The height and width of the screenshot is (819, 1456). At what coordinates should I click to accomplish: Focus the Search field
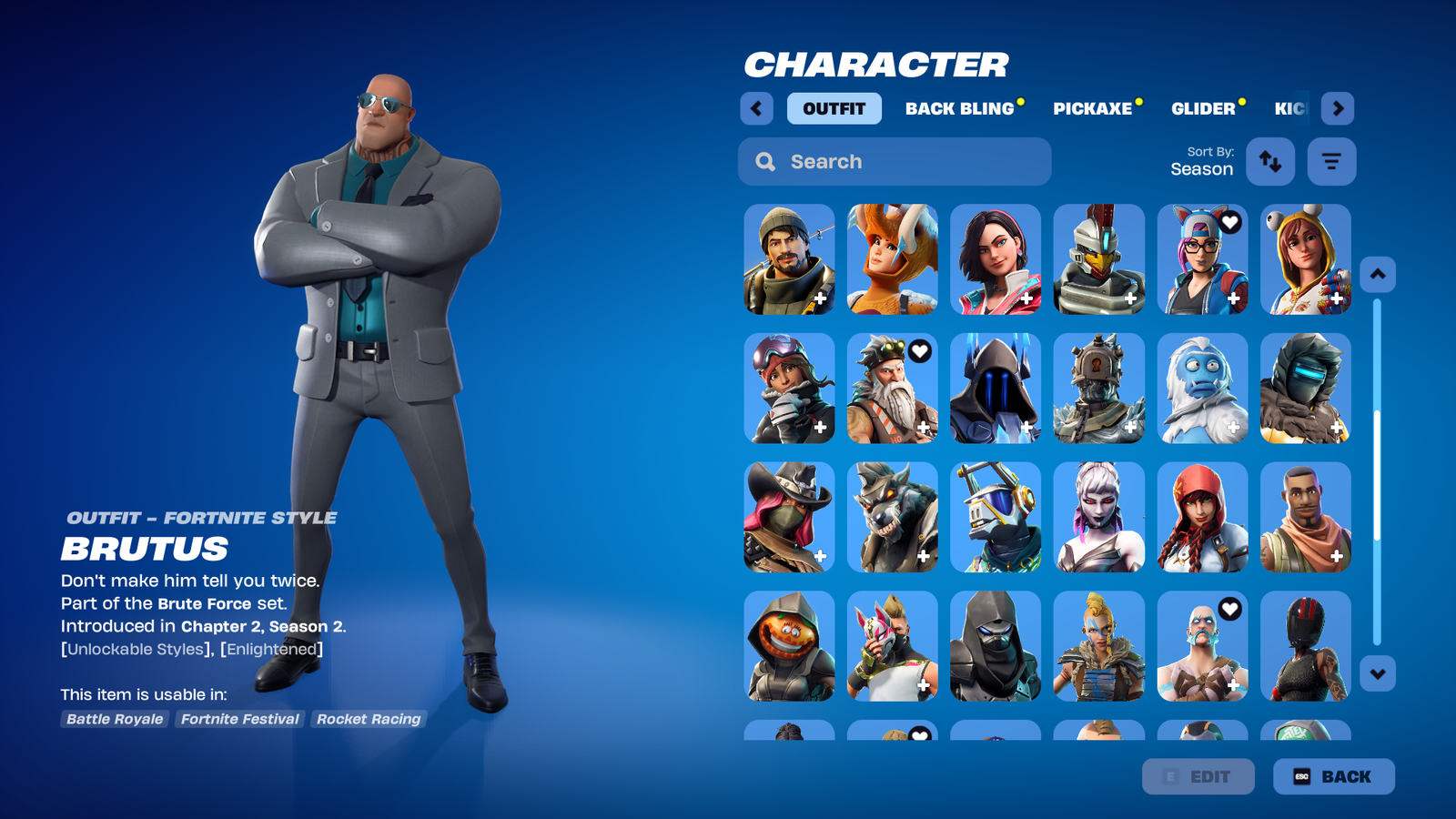(895, 162)
